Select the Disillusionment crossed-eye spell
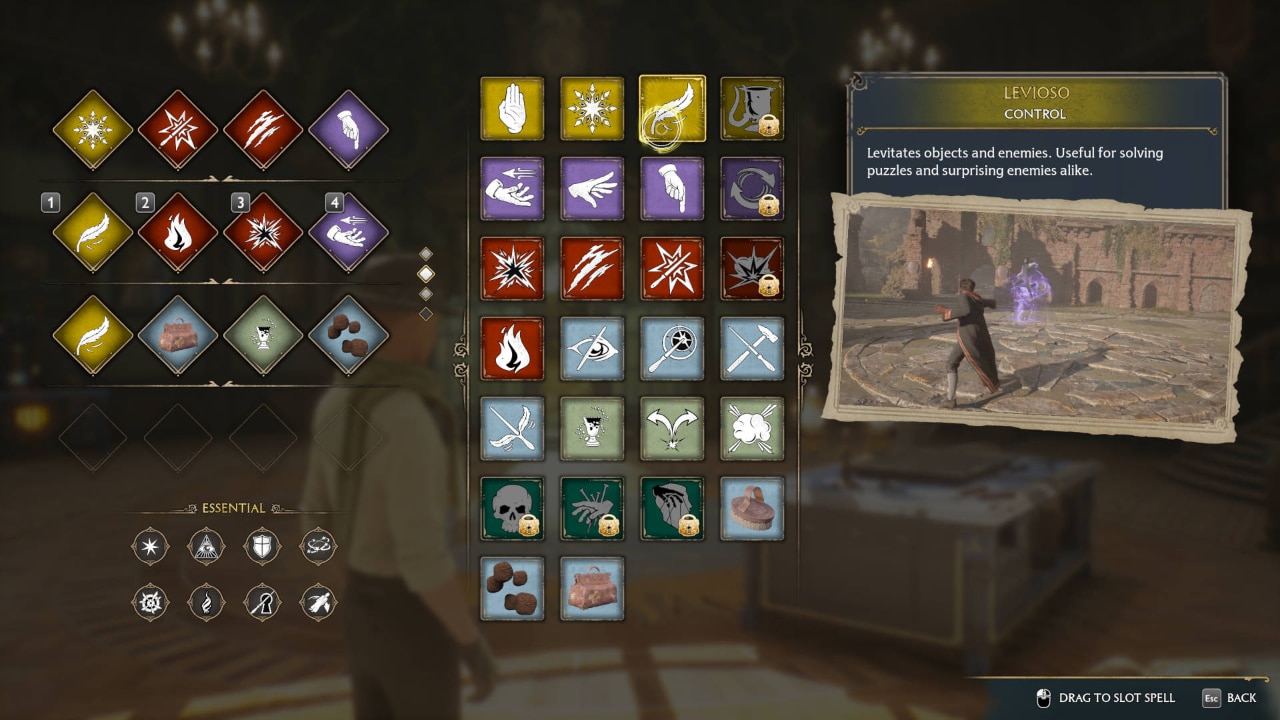The height and width of the screenshot is (720, 1280). click(592, 348)
